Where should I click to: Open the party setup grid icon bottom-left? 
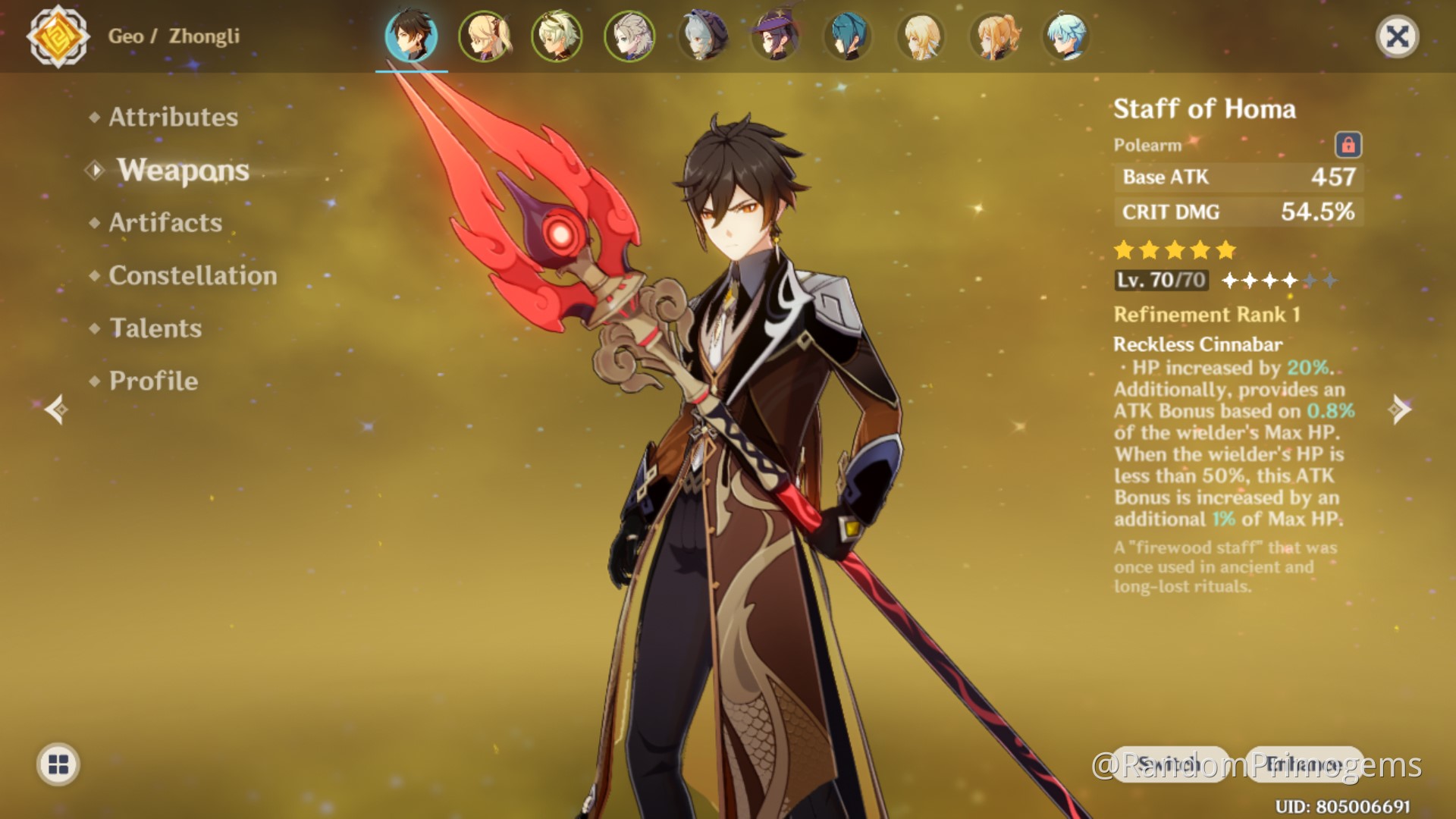[x=59, y=765]
